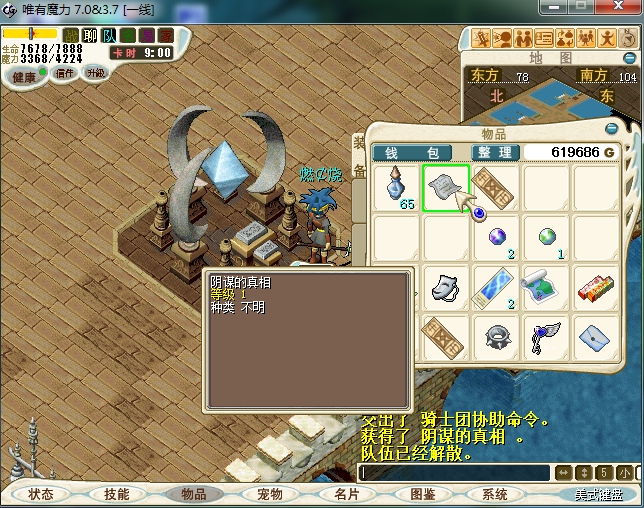Close the inventory with the blue round button
The width and height of the screenshot is (644, 508).
coord(611,129)
